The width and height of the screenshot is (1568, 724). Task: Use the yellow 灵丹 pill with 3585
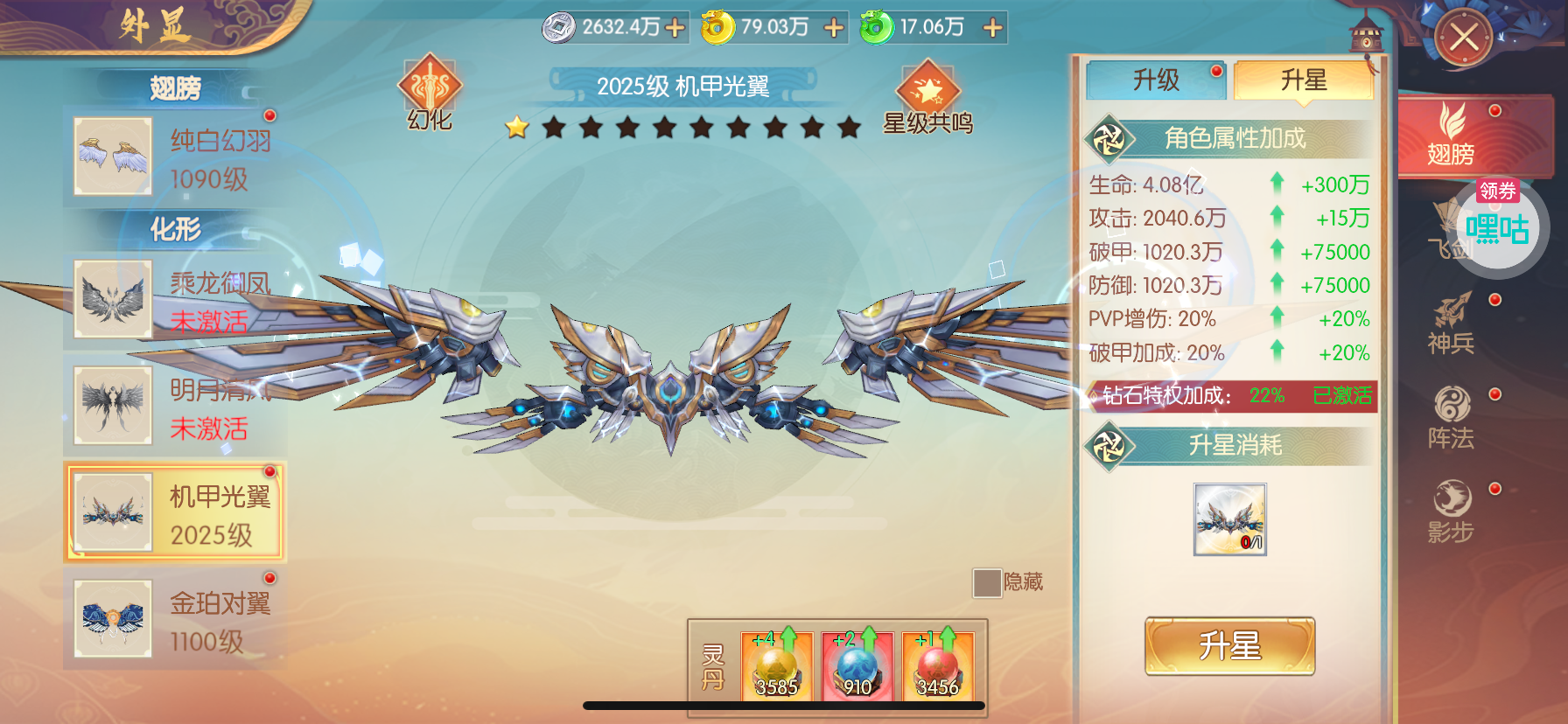pos(776,666)
